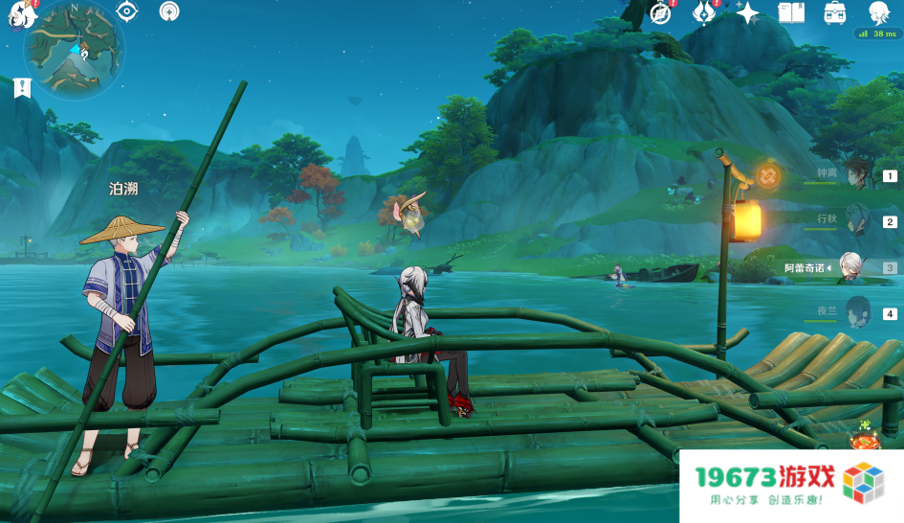Viewport: 904px width, 523px height.
Task: Open the wish star icon
Action: pyautogui.click(x=748, y=12)
